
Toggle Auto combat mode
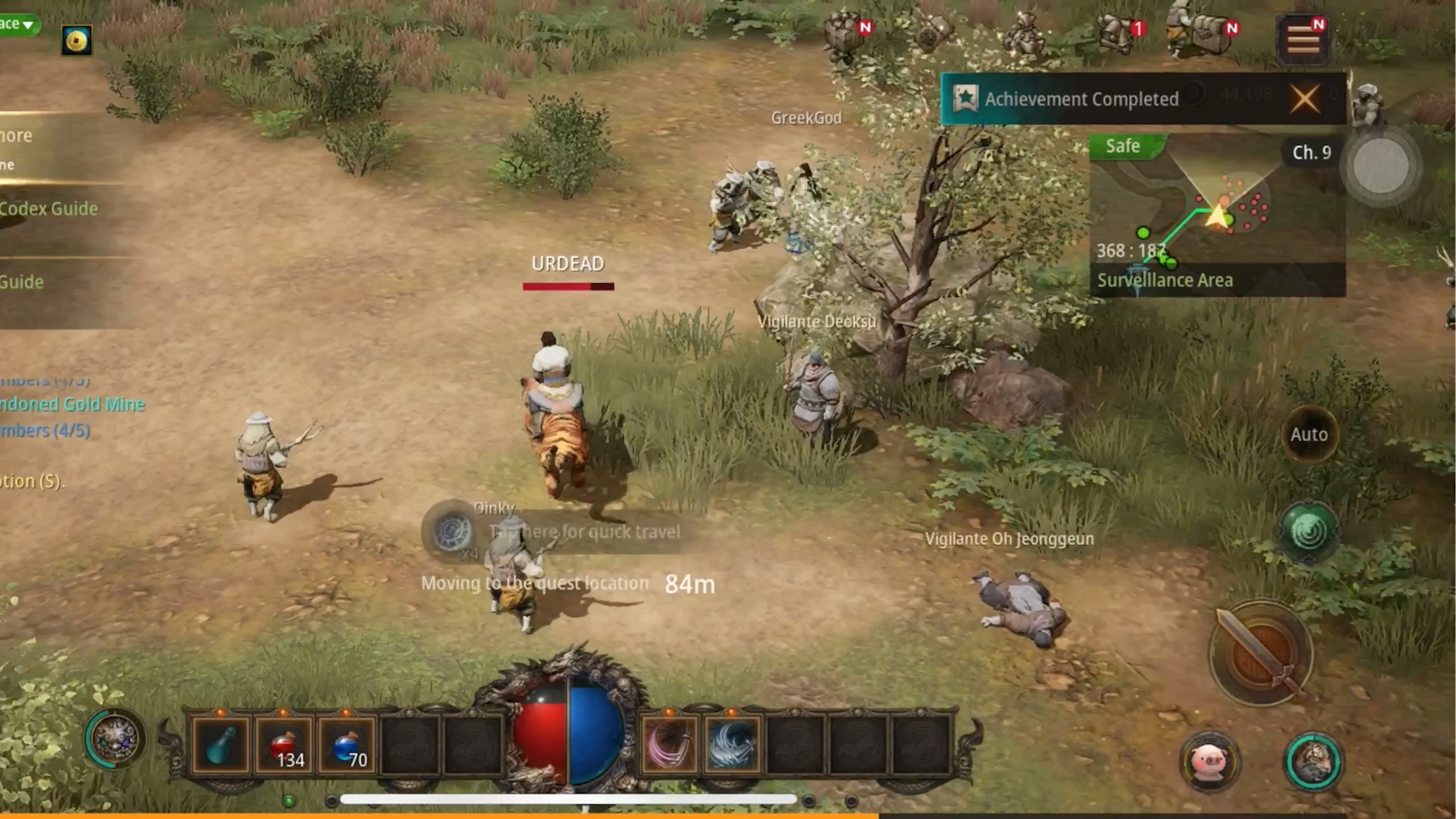(1309, 434)
